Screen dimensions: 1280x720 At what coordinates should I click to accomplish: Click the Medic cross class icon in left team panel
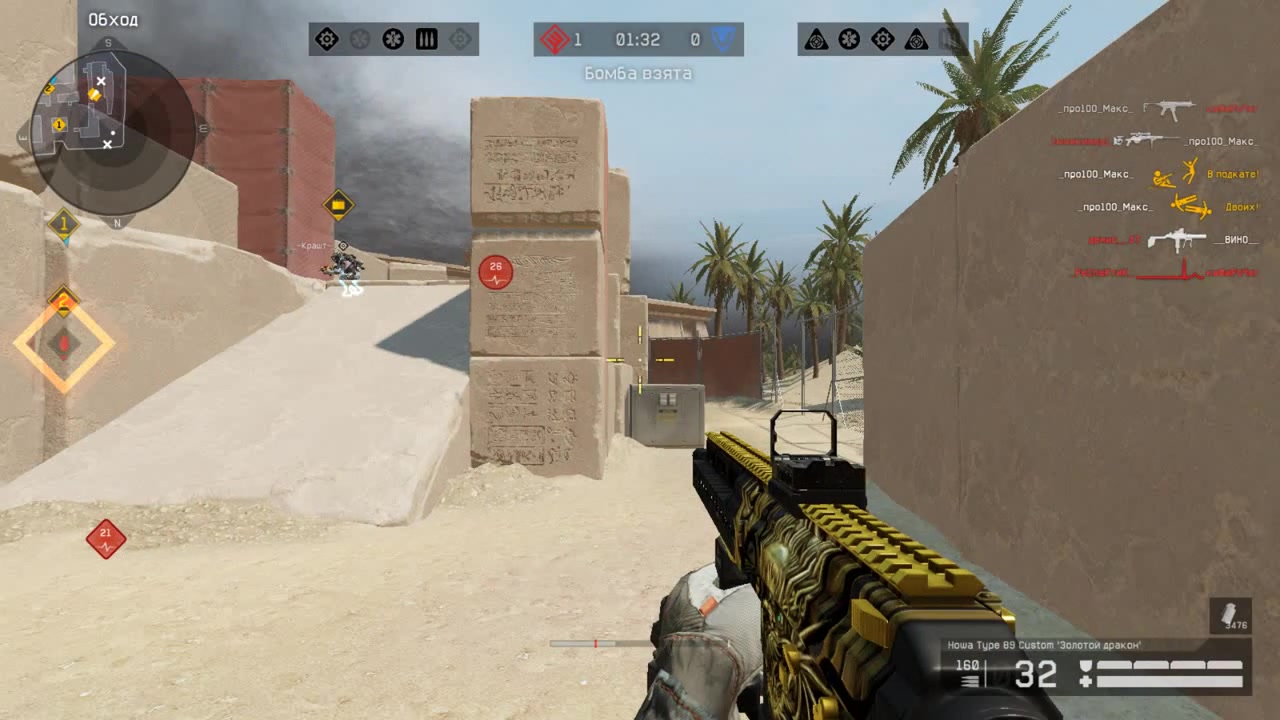tap(393, 39)
